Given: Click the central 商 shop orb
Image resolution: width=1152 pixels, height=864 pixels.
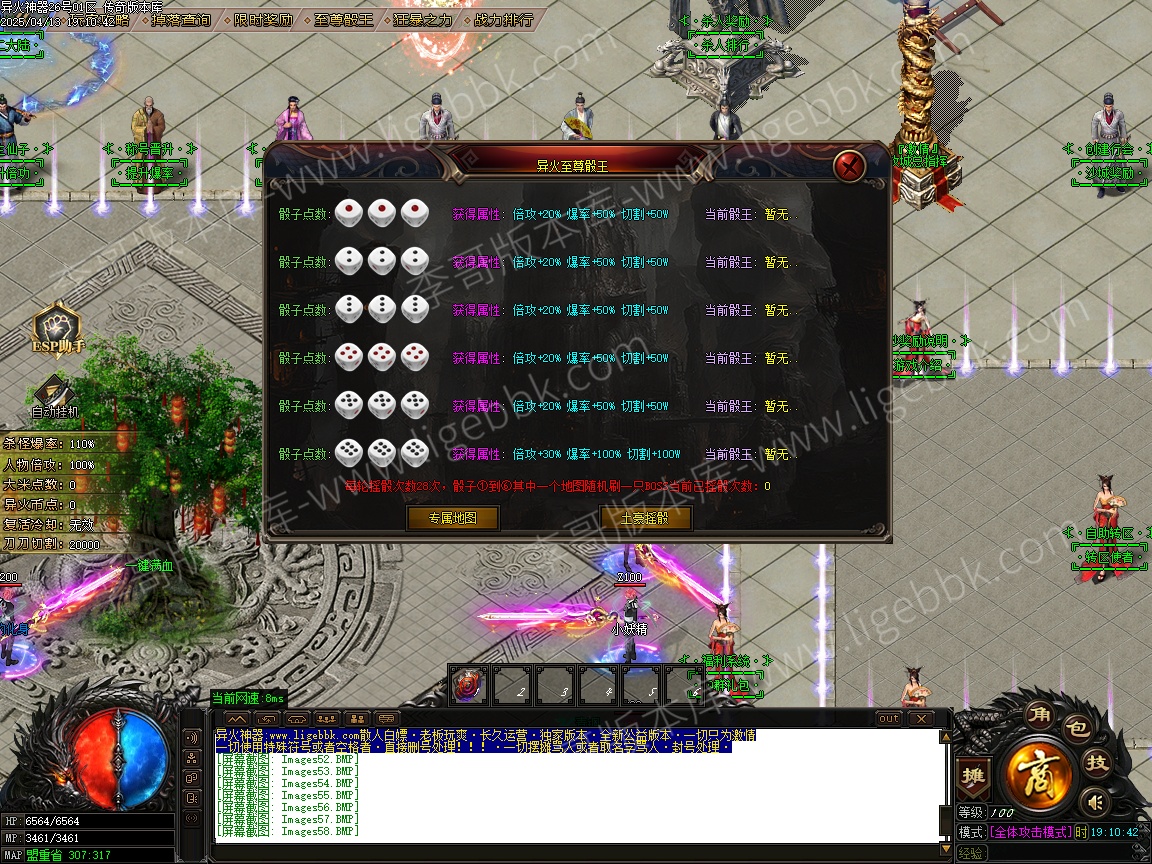Looking at the screenshot, I should 1040,773.
